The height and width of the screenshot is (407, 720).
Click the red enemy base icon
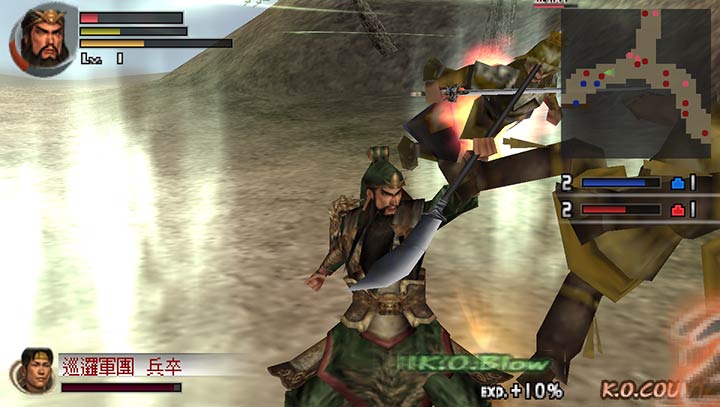pos(677,210)
